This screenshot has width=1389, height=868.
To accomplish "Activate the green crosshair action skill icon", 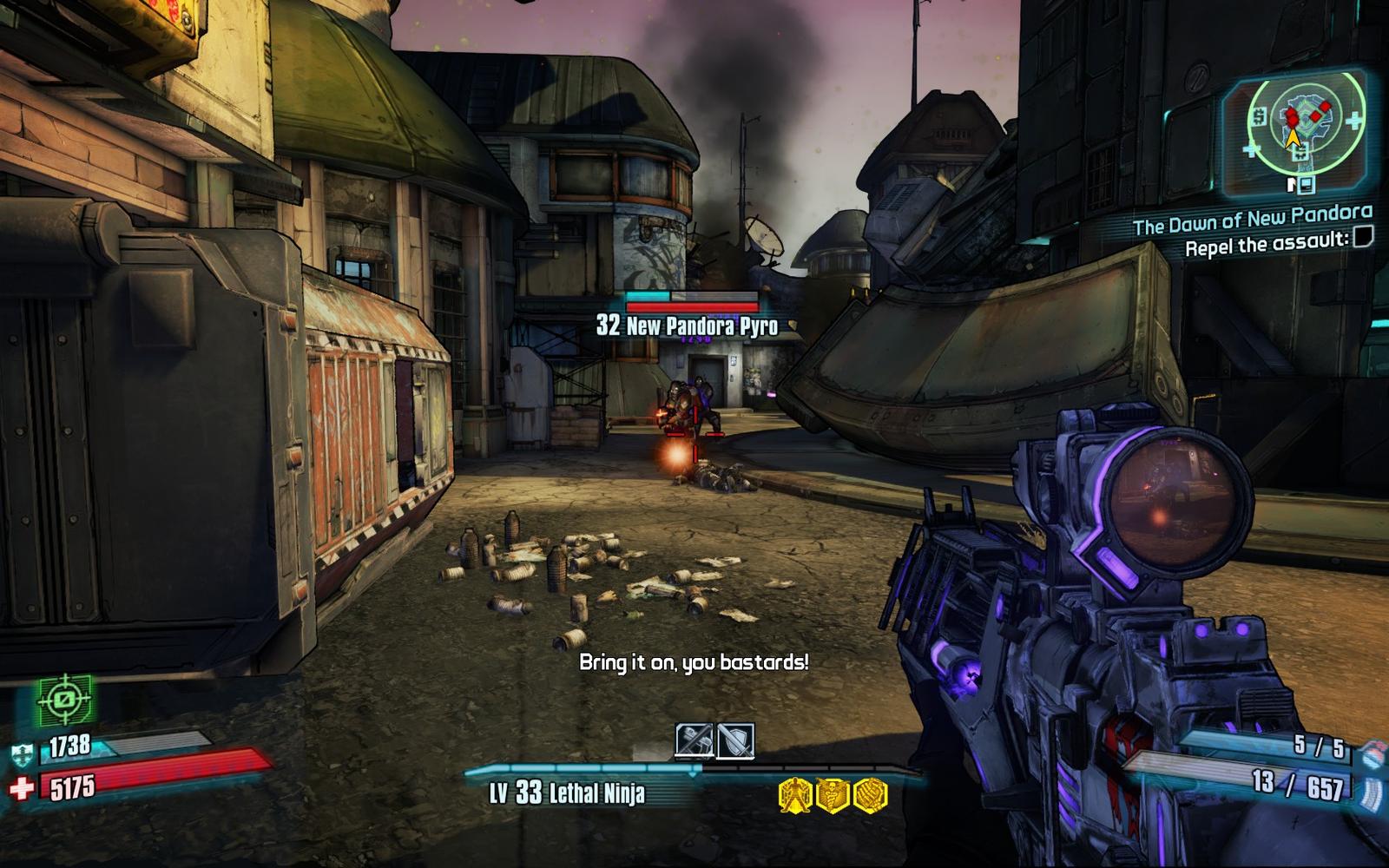I will pos(64,699).
